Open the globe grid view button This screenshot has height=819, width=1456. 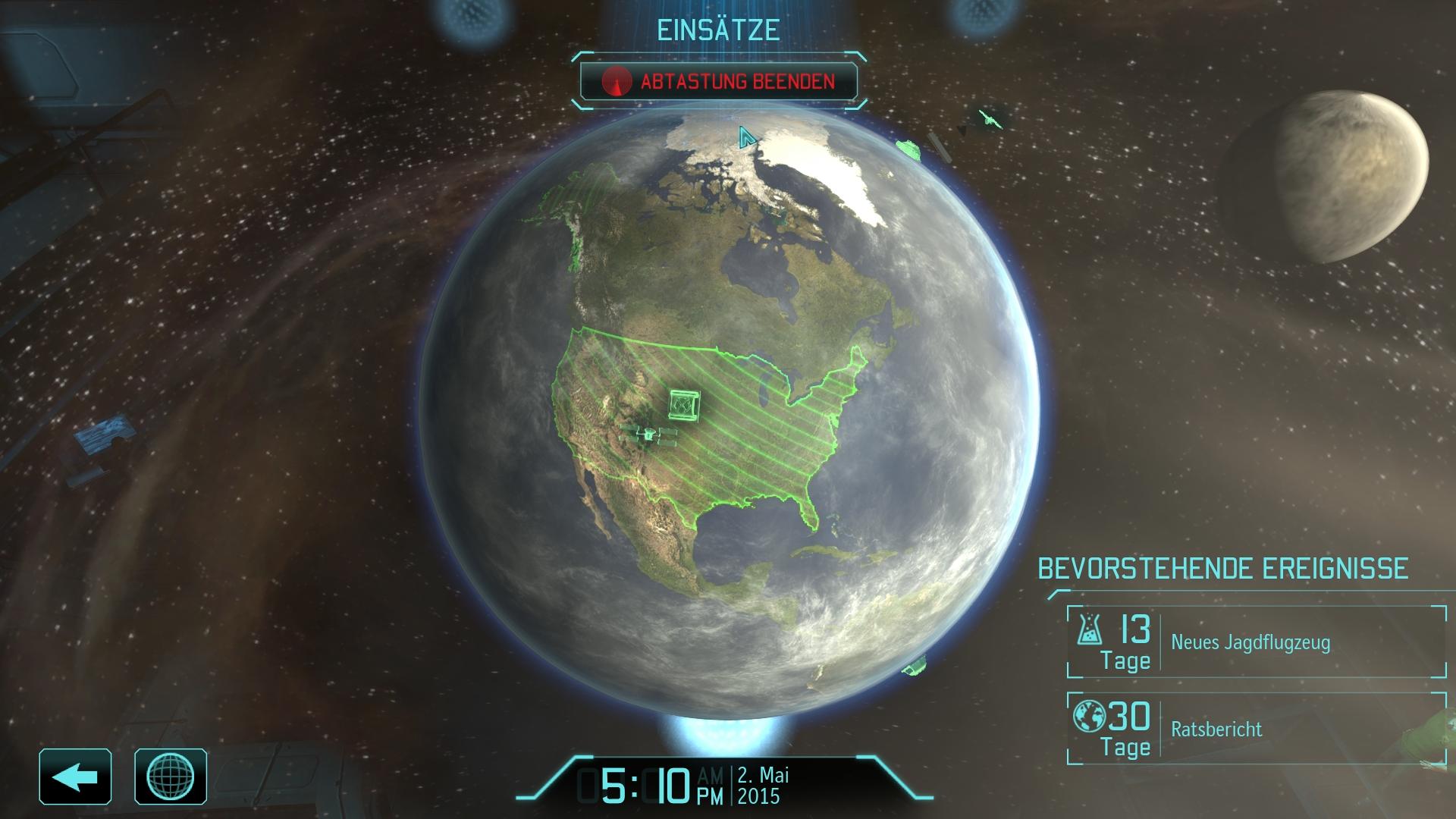(x=171, y=776)
